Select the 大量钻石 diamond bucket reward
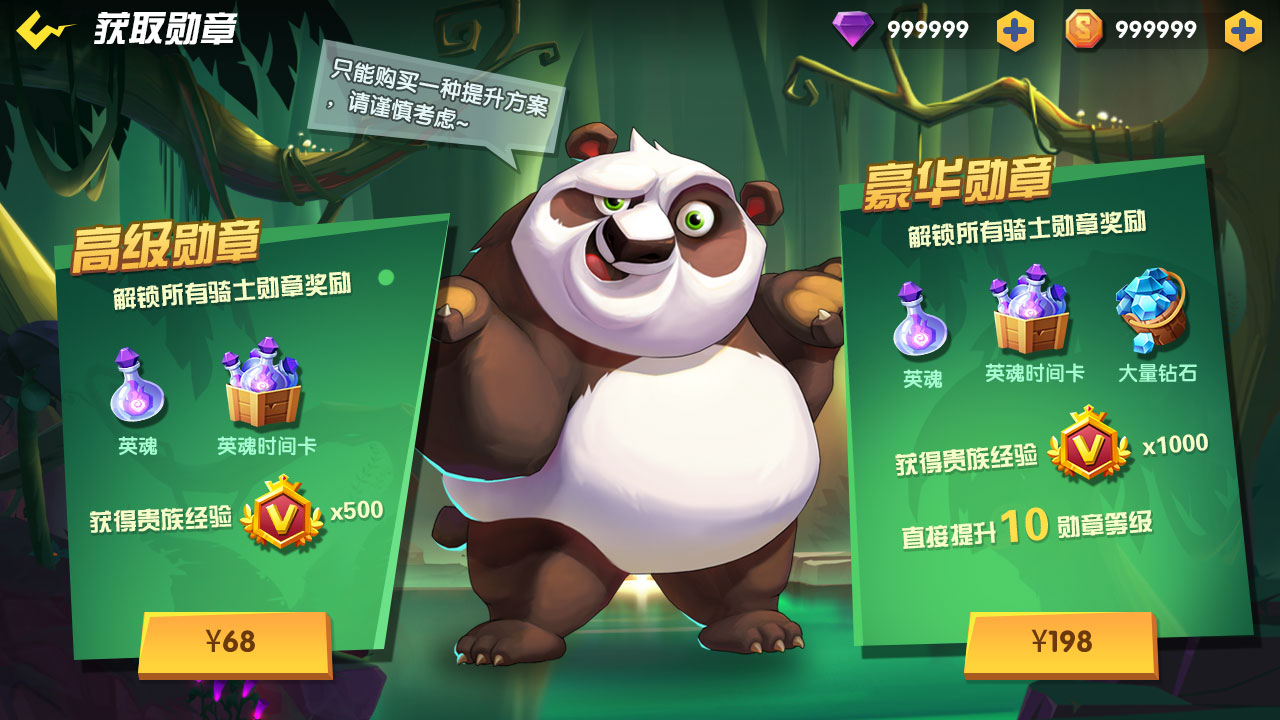Viewport: 1280px width, 720px height. click(x=1152, y=309)
